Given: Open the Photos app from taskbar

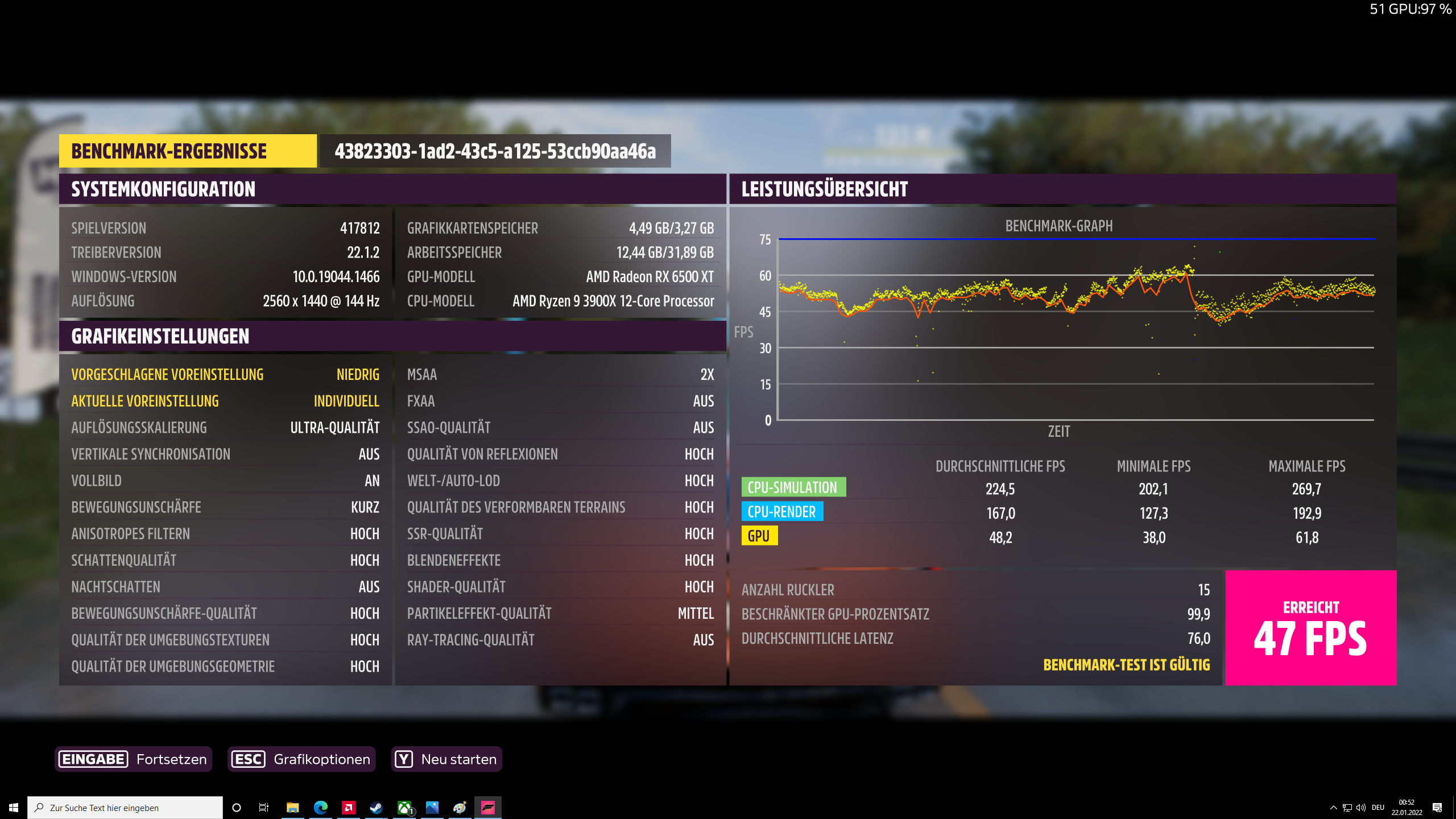Looking at the screenshot, I should click(x=433, y=807).
